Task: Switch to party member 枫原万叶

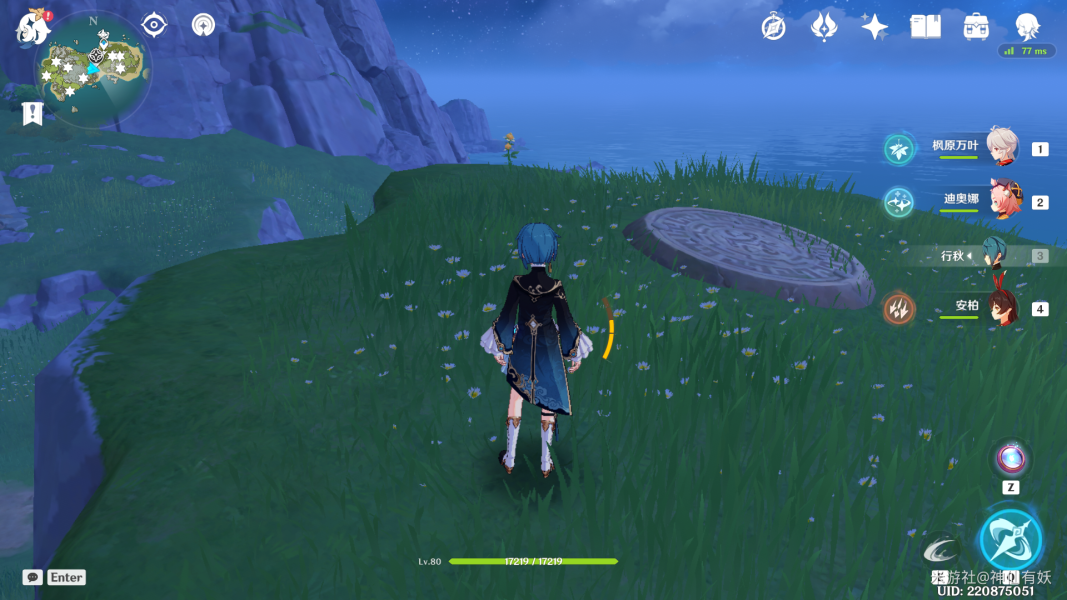Action: [x=1001, y=148]
